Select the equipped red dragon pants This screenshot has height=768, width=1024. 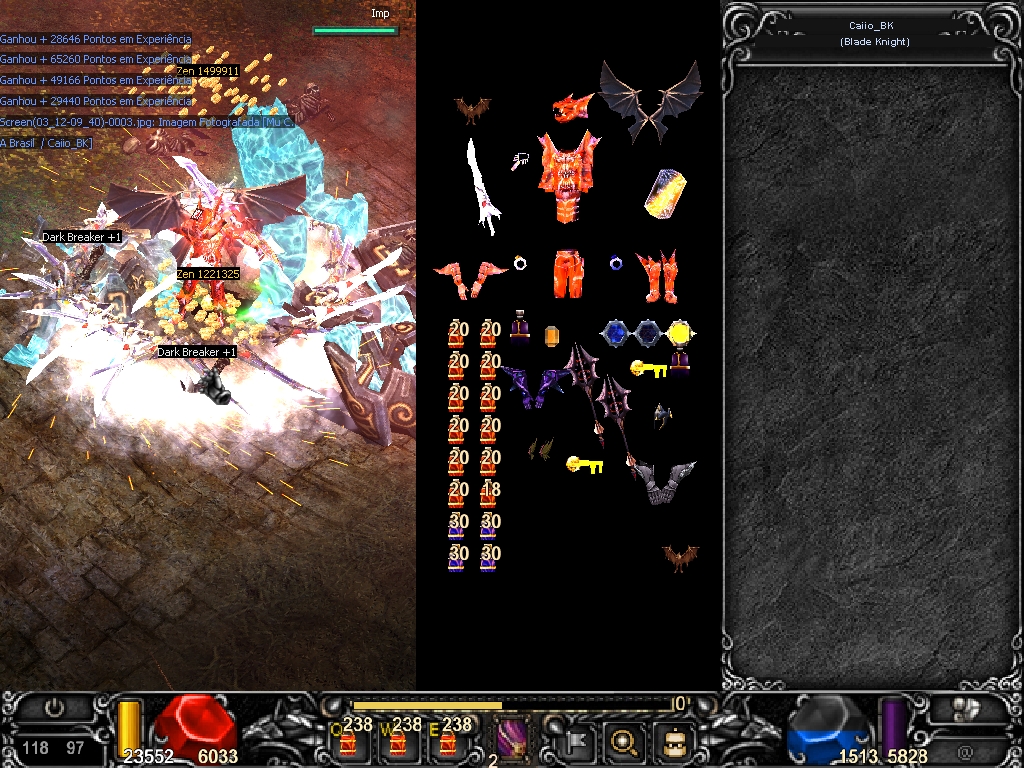(568, 274)
